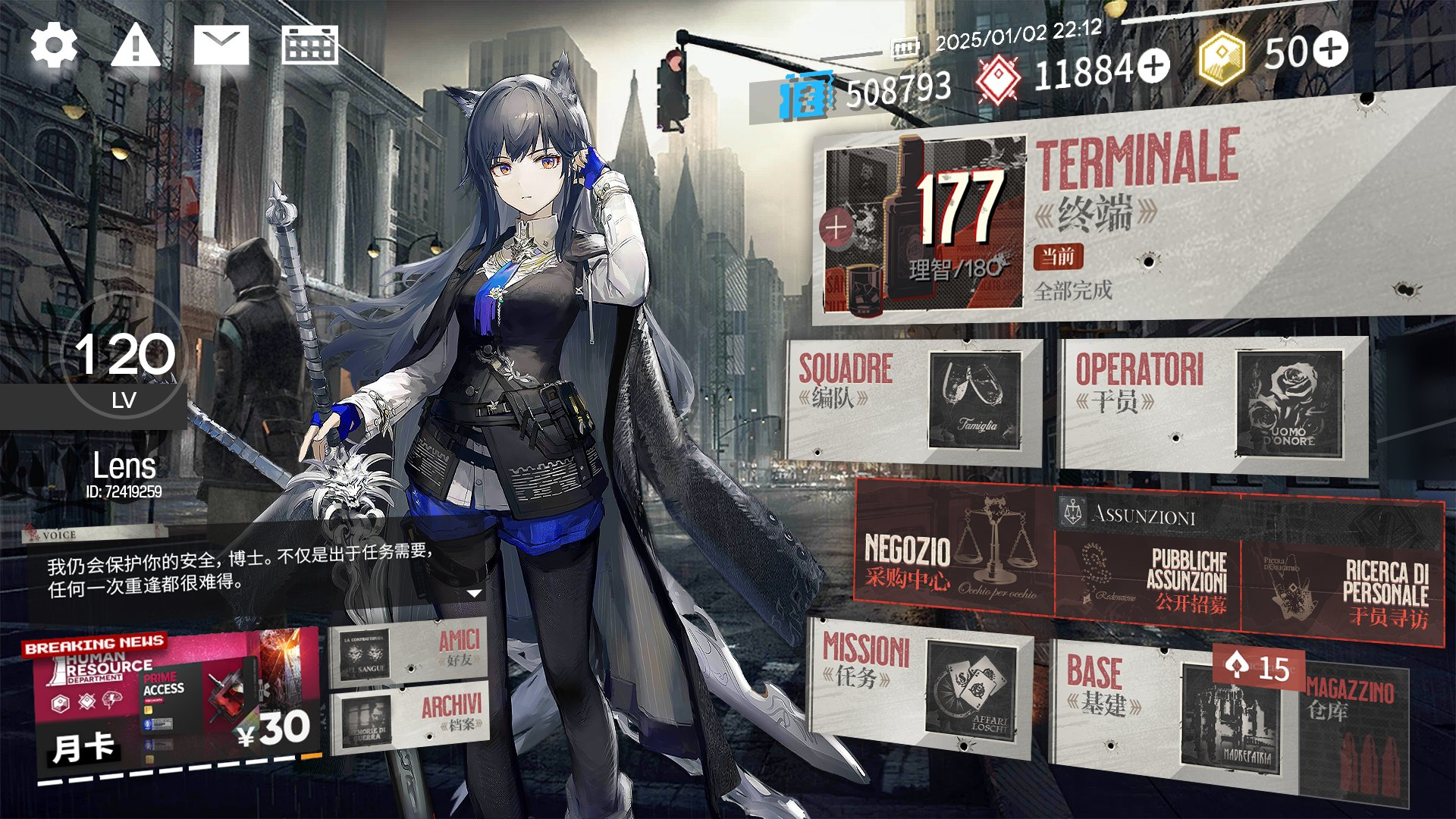Expand the voice line dialogue arrow
The width and height of the screenshot is (1456, 819).
(x=475, y=593)
